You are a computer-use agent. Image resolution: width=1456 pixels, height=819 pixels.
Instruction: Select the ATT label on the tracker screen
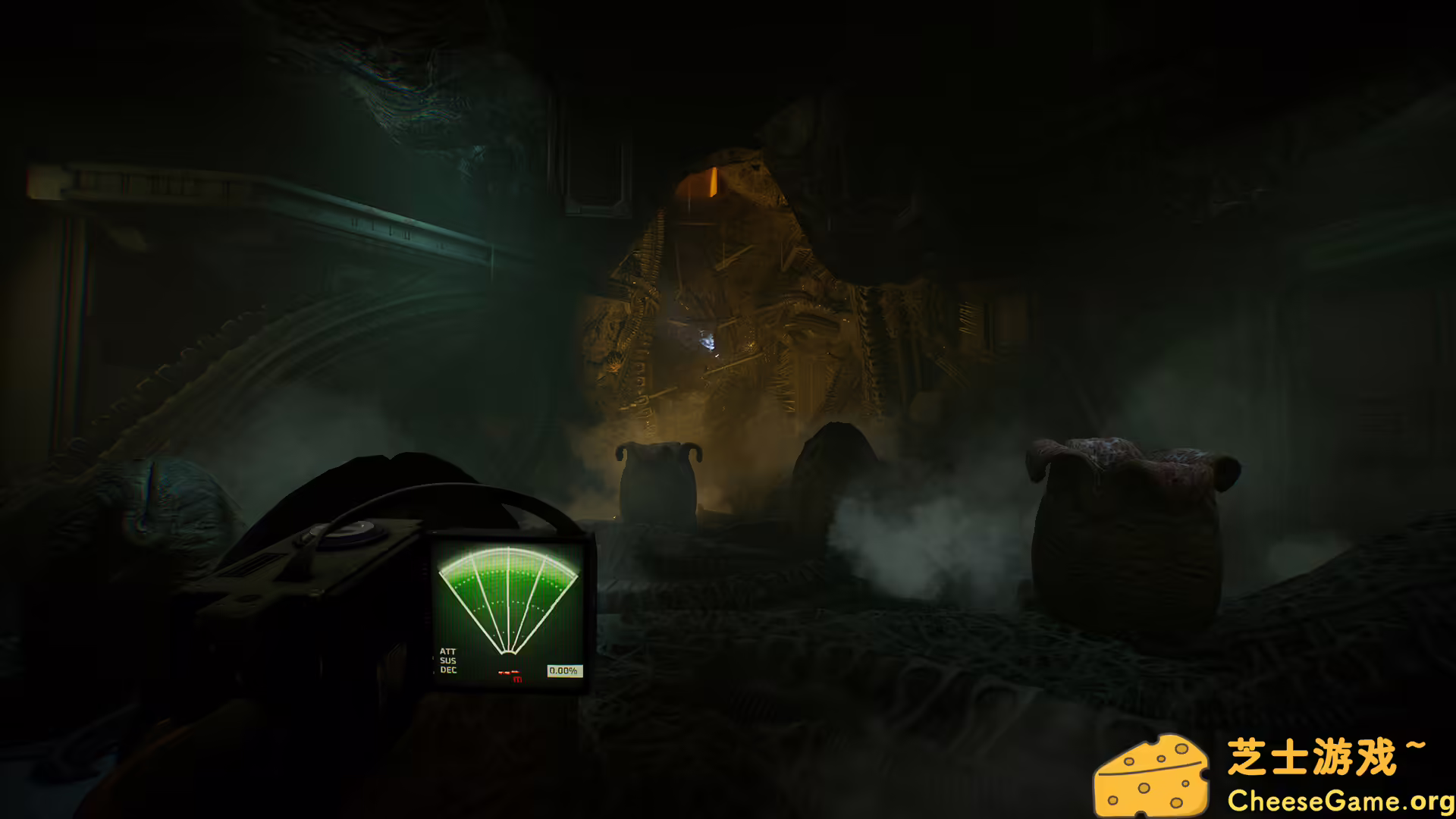(x=448, y=651)
